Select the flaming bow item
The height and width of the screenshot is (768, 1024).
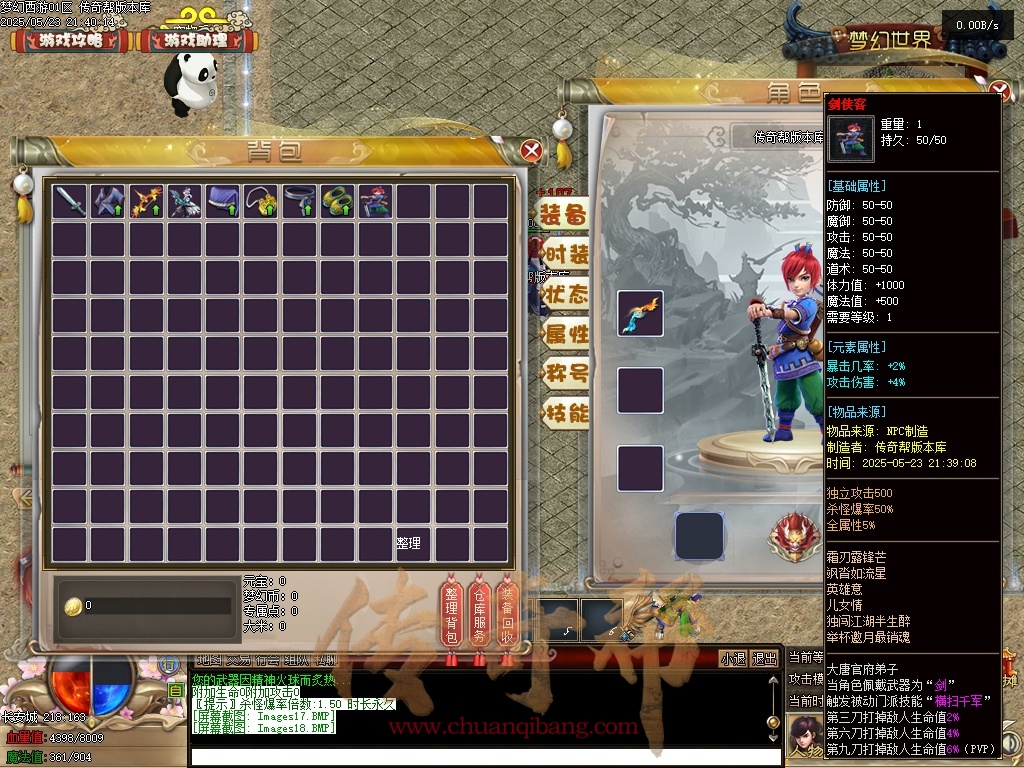tap(147, 202)
